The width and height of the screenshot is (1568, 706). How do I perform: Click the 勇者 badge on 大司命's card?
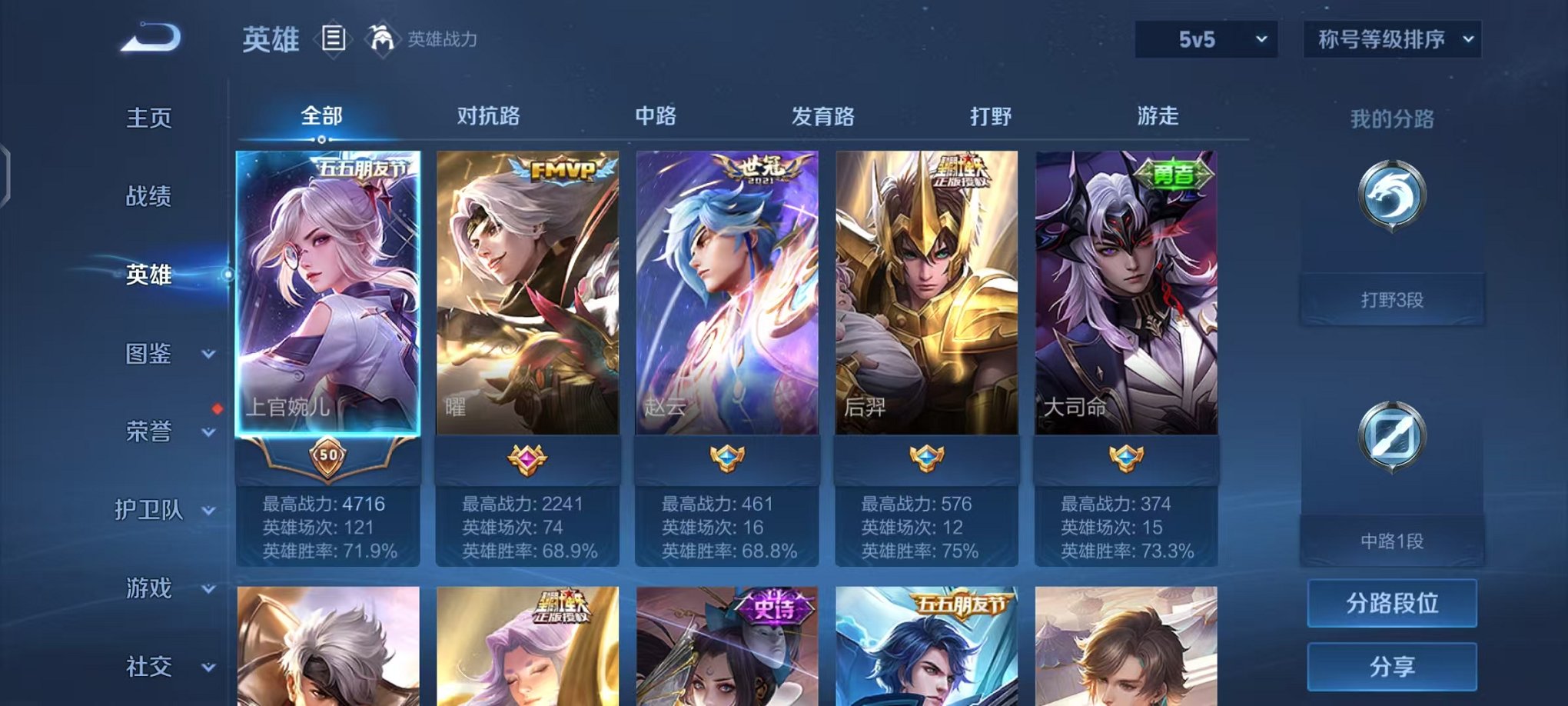coord(1174,174)
